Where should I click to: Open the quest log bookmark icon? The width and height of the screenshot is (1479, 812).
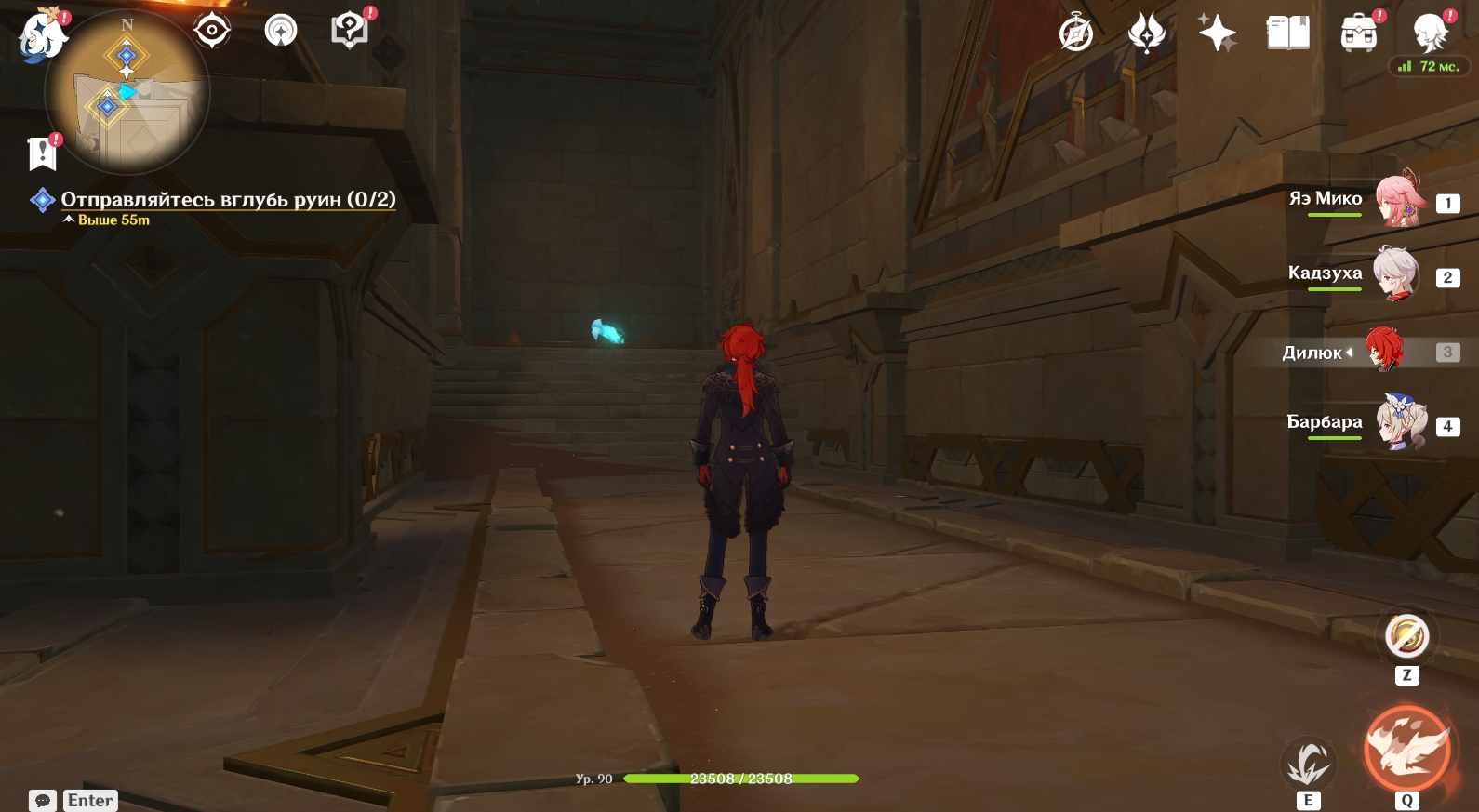(x=42, y=153)
